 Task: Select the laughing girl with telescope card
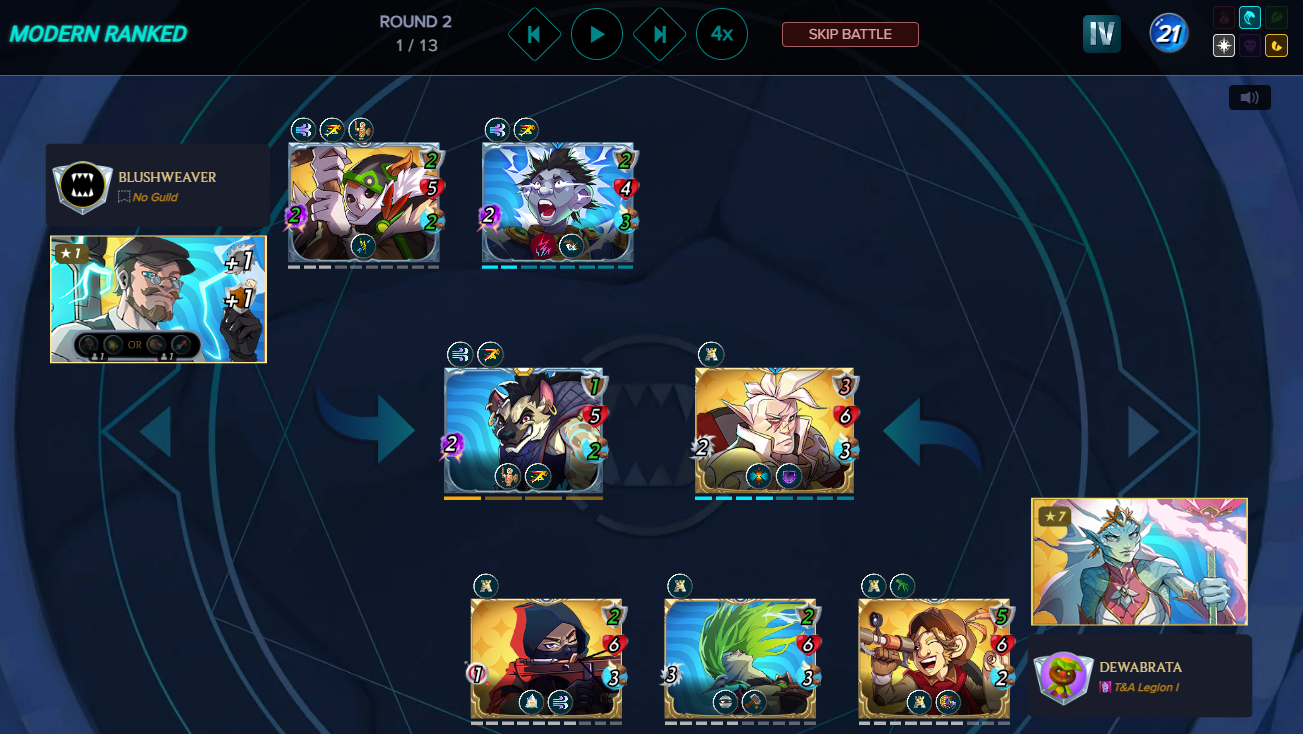pyautogui.click(x=934, y=658)
